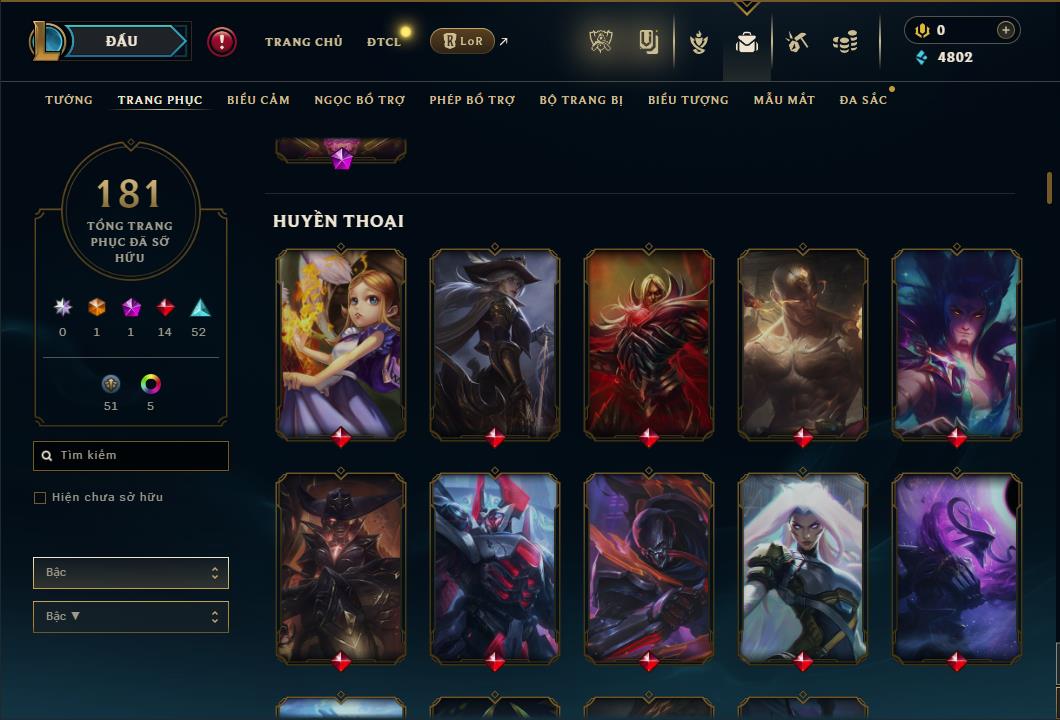Open the loot chest collection icon
Screen dimensions: 1060x720
747,42
